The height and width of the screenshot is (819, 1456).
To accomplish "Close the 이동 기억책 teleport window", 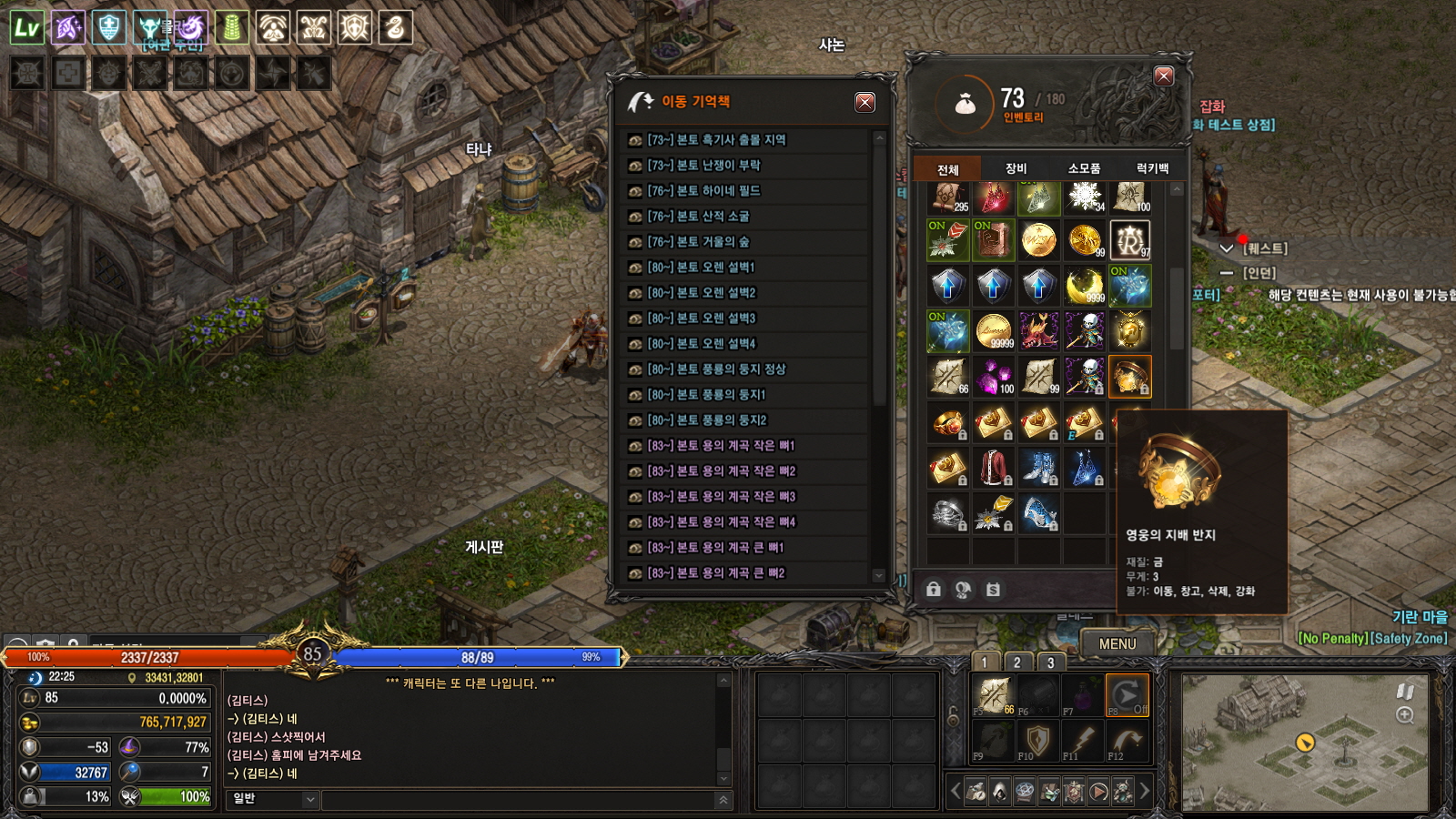I will pos(864,102).
